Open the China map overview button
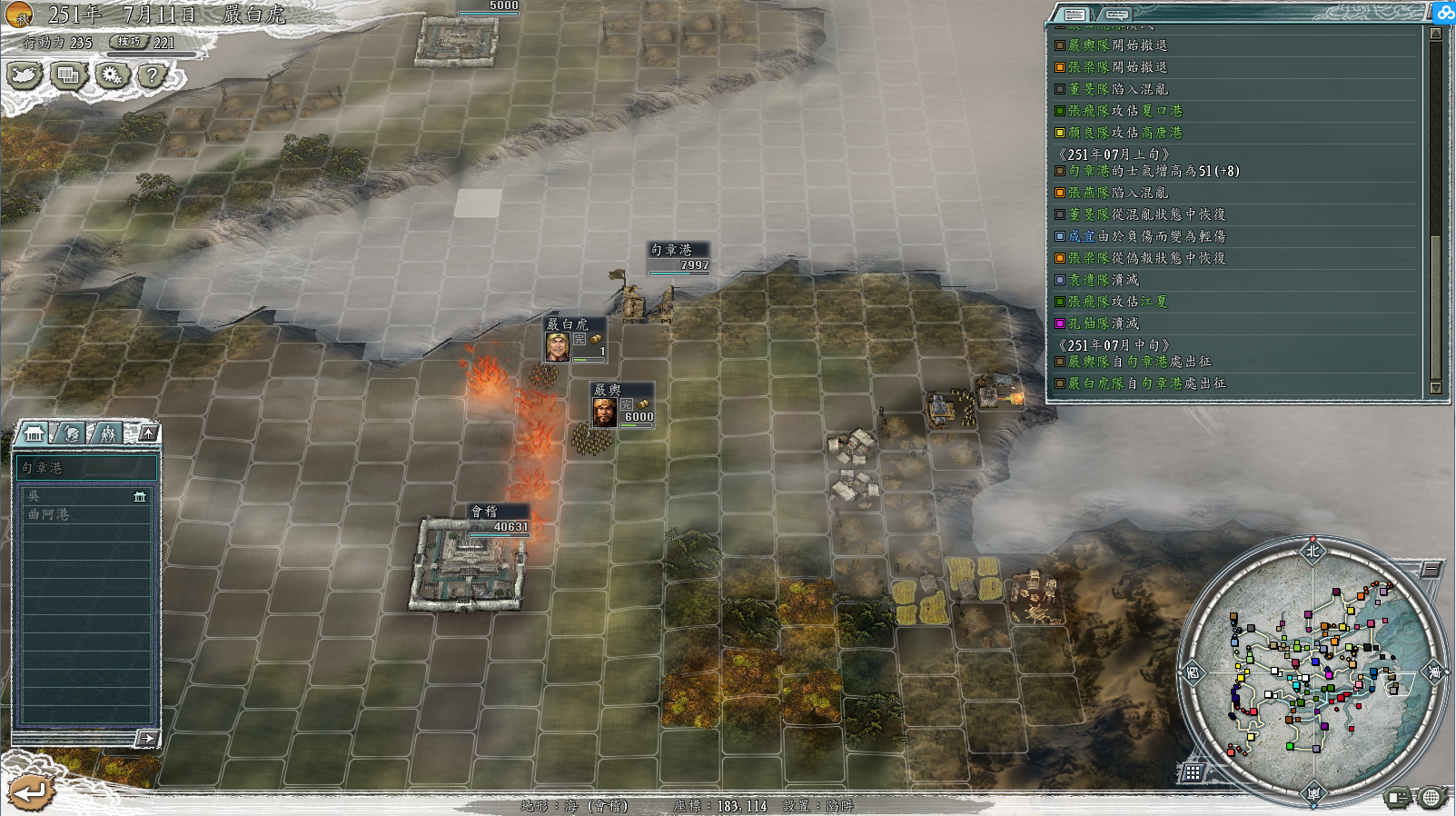The width and height of the screenshot is (1456, 816). point(25,75)
